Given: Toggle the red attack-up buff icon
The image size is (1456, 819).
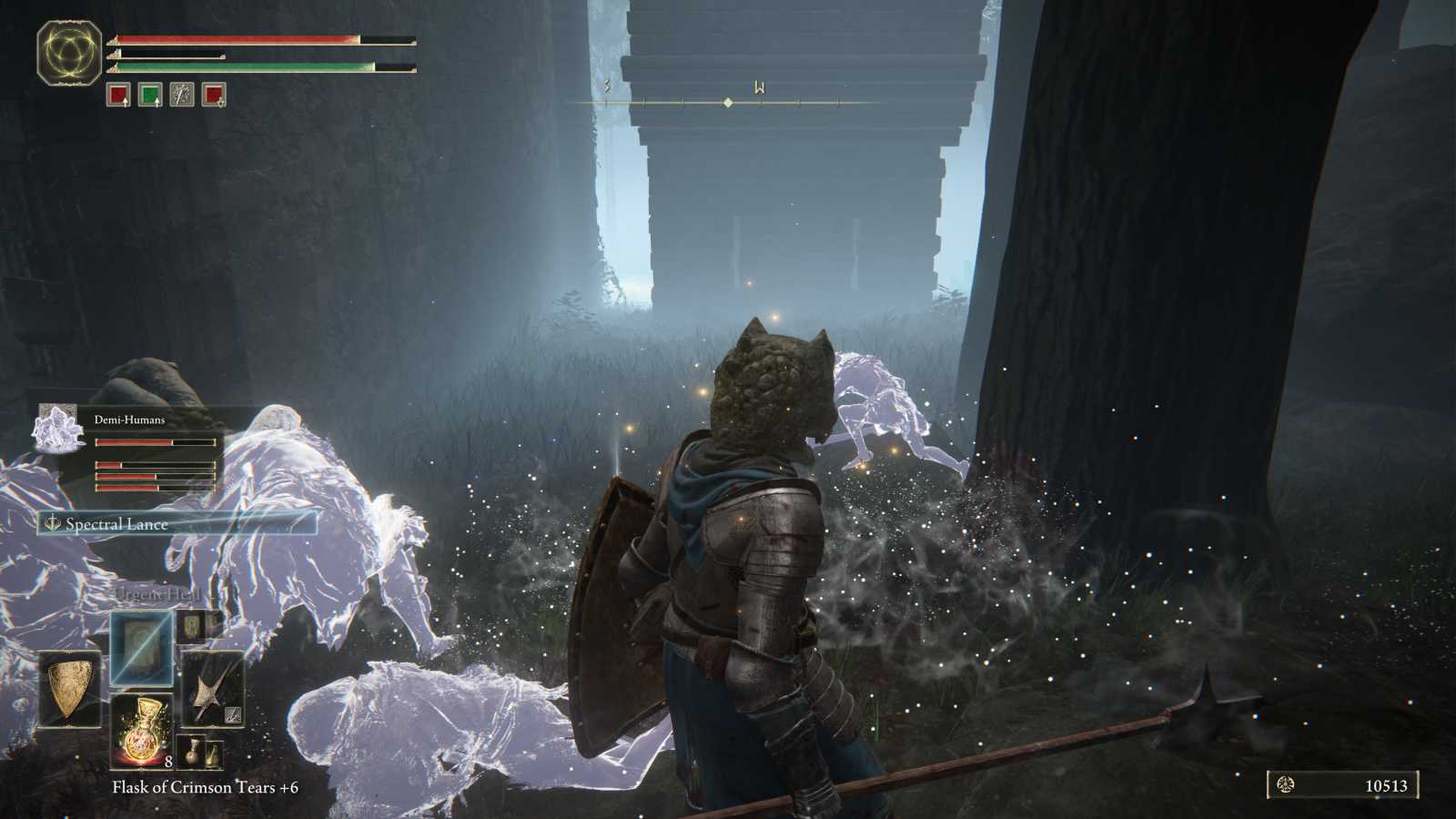Looking at the screenshot, I should tap(118, 95).
